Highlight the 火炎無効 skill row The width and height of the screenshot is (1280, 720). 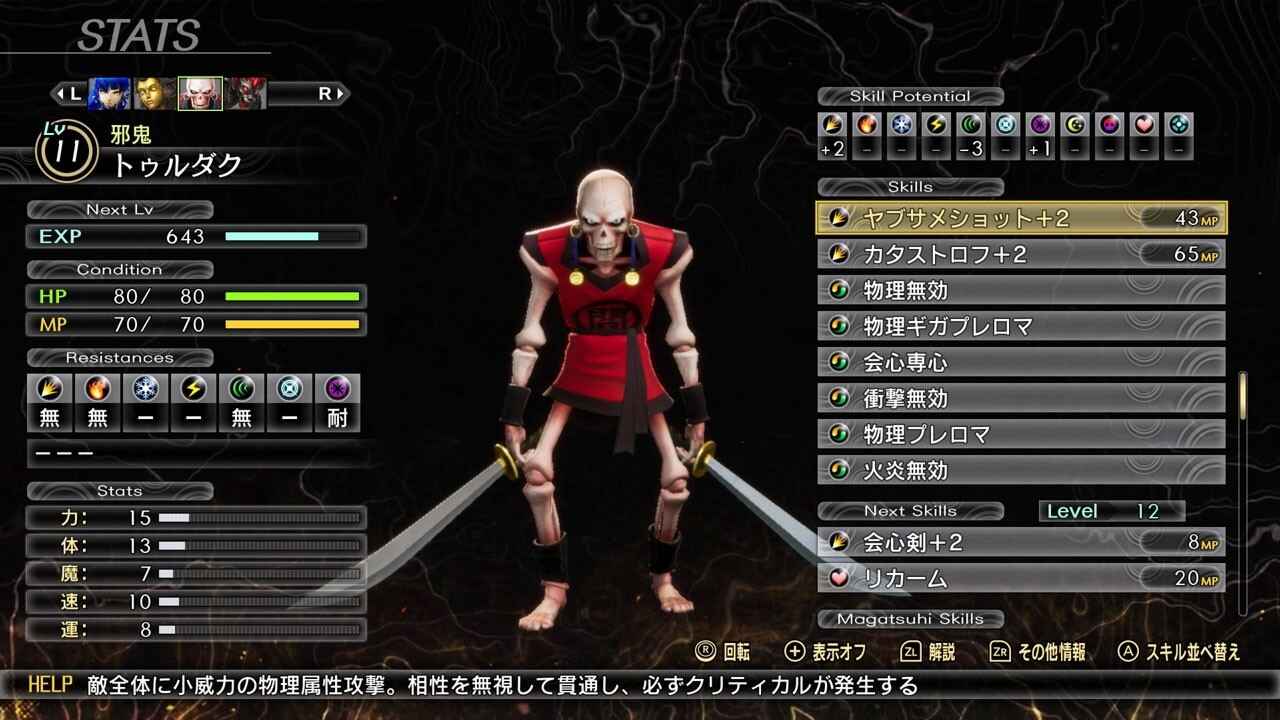1021,470
